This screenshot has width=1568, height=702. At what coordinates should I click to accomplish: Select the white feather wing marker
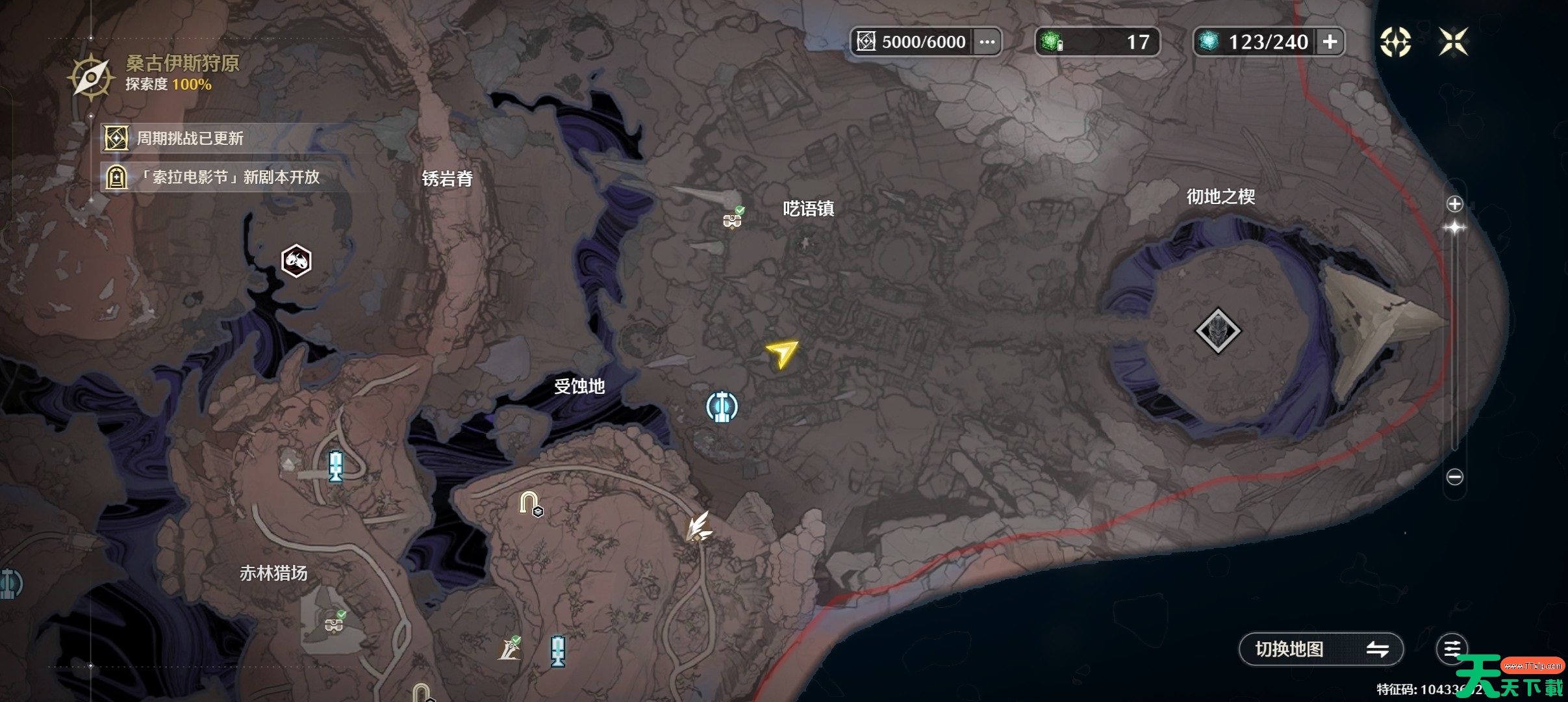[699, 526]
